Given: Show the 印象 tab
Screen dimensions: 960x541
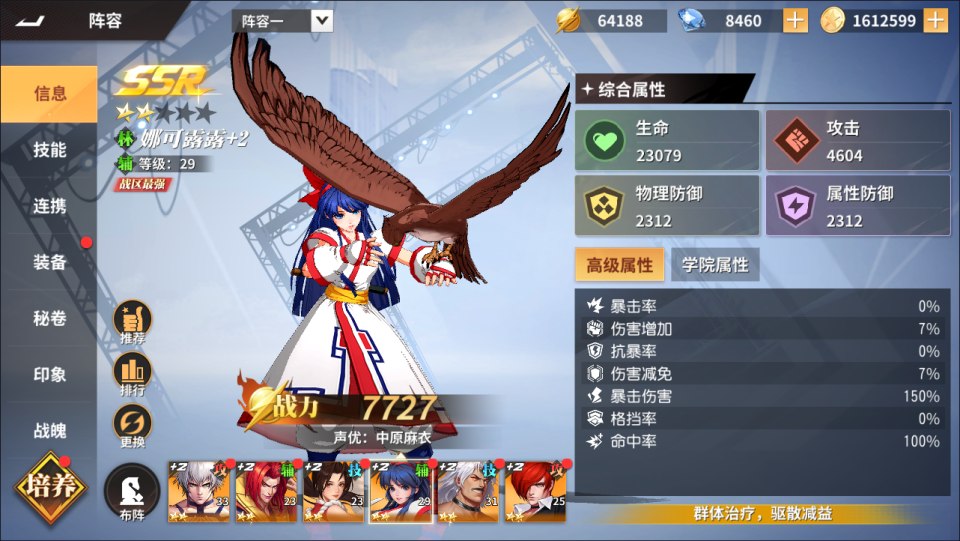Looking at the screenshot, I should point(49,375).
